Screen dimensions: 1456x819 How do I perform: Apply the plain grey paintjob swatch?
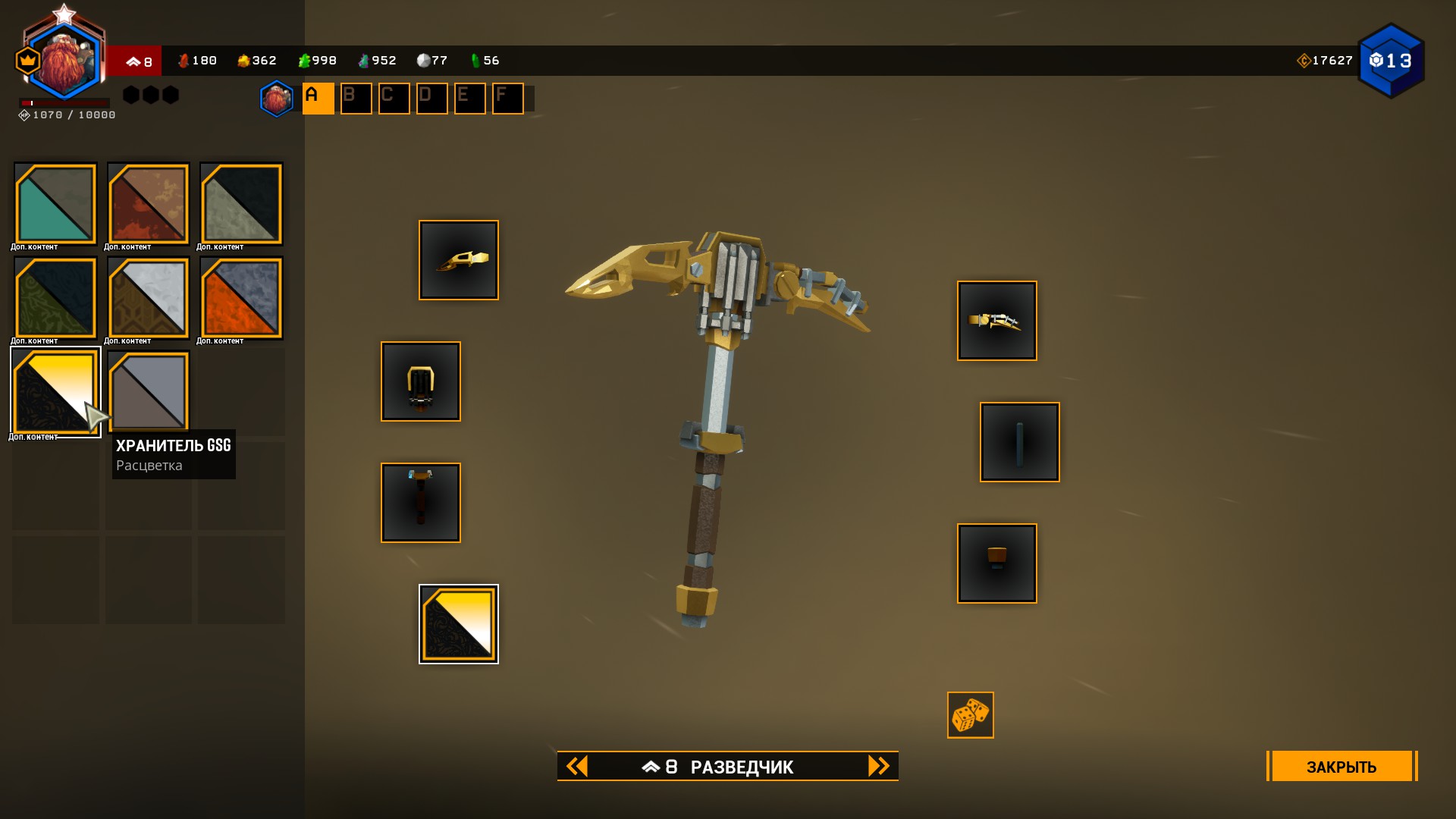(148, 391)
